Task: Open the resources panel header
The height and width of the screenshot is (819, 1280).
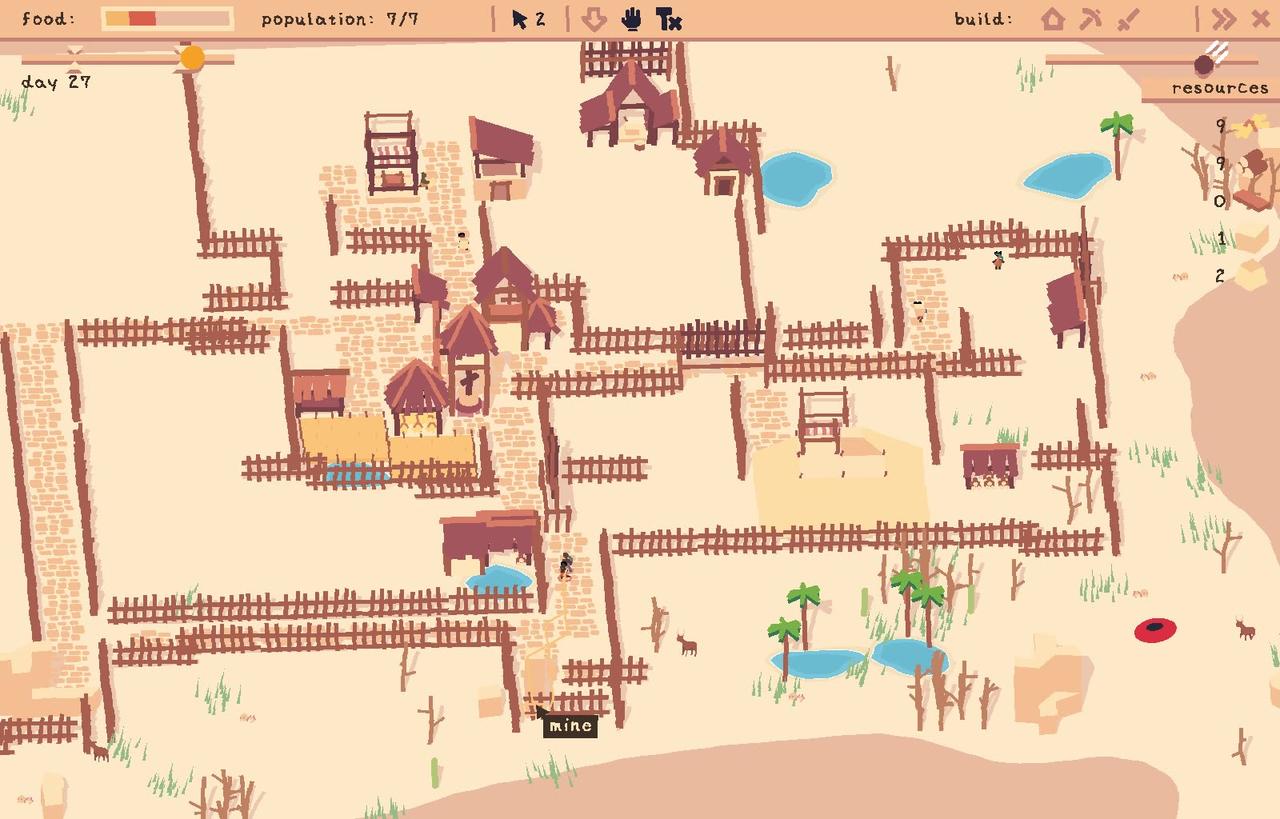Action: 1219,88
